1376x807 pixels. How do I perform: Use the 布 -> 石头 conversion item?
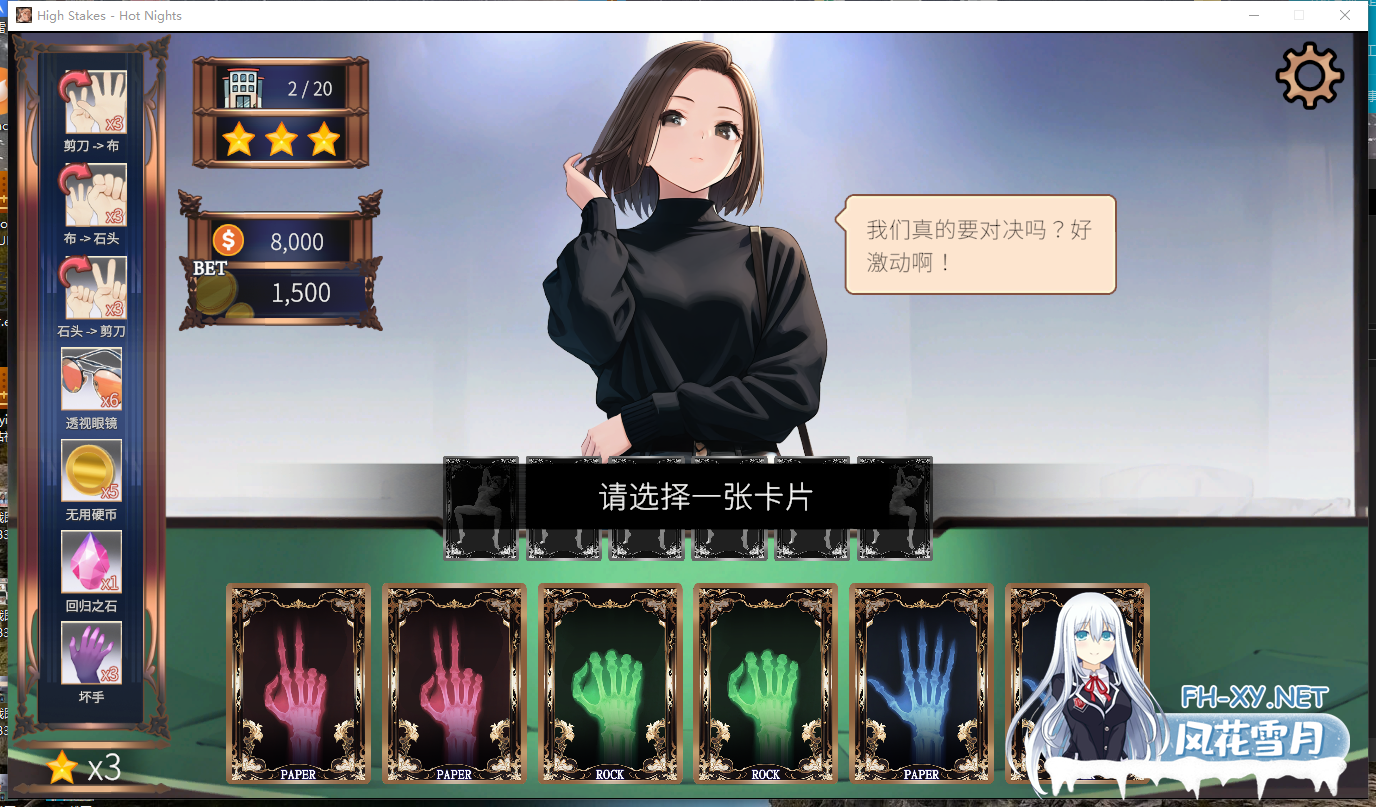(x=95, y=195)
